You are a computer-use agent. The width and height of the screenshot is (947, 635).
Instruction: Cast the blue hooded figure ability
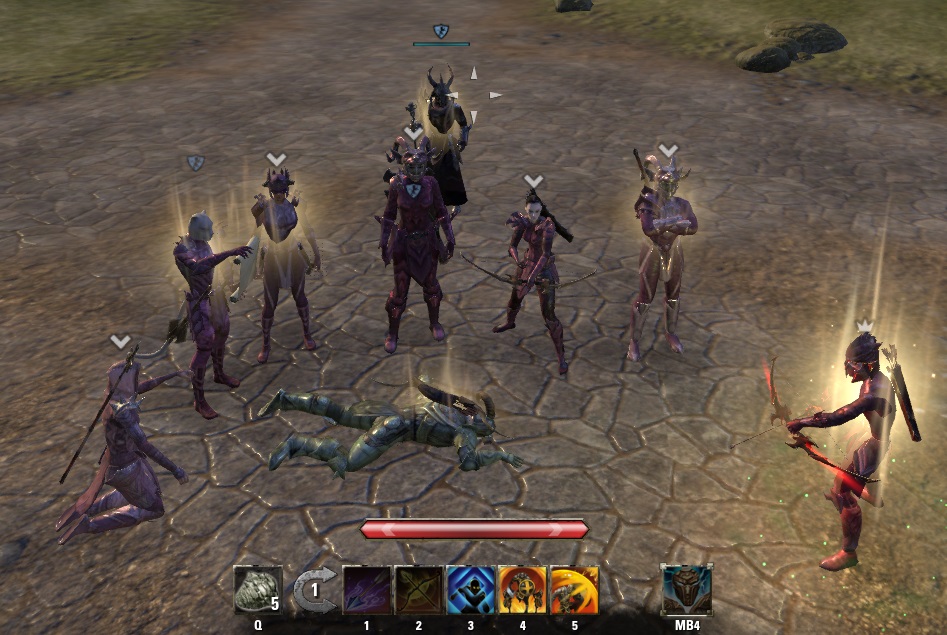point(470,590)
